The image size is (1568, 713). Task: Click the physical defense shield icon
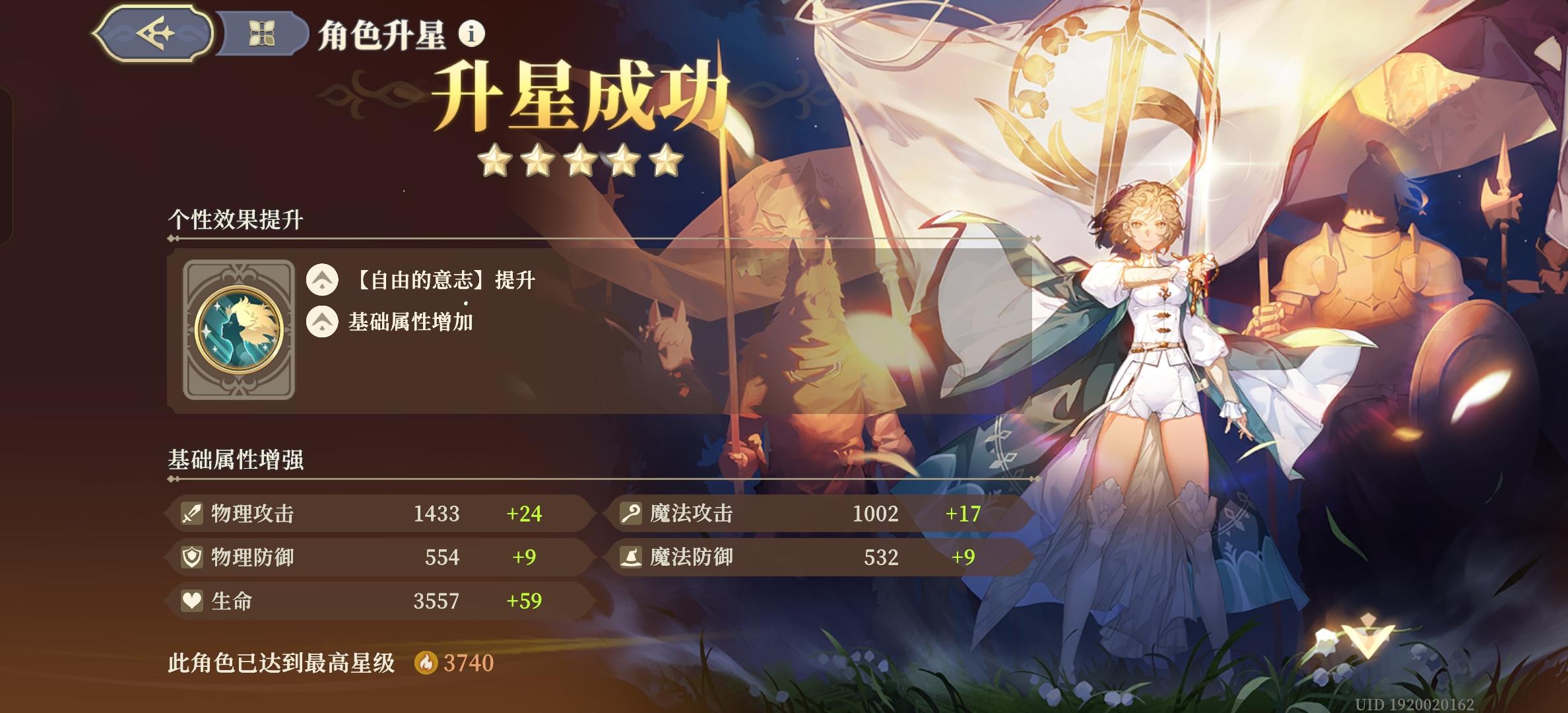[x=191, y=558]
